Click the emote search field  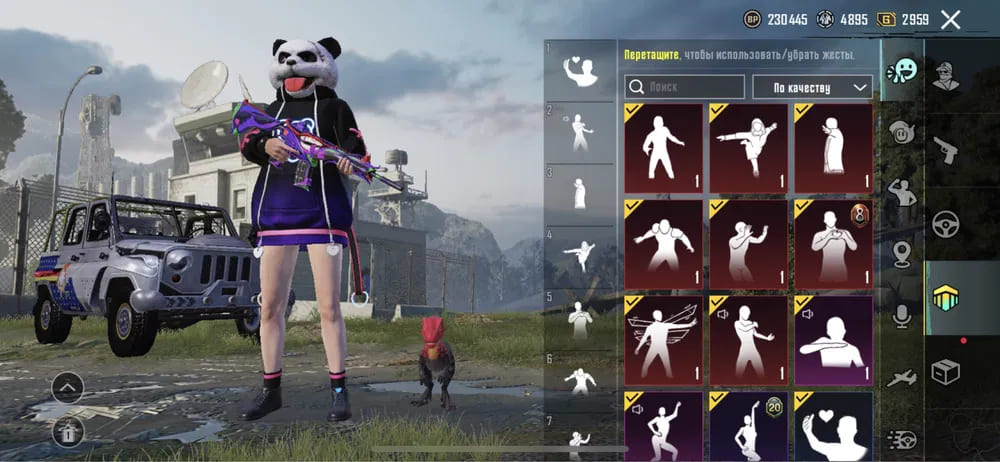685,87
